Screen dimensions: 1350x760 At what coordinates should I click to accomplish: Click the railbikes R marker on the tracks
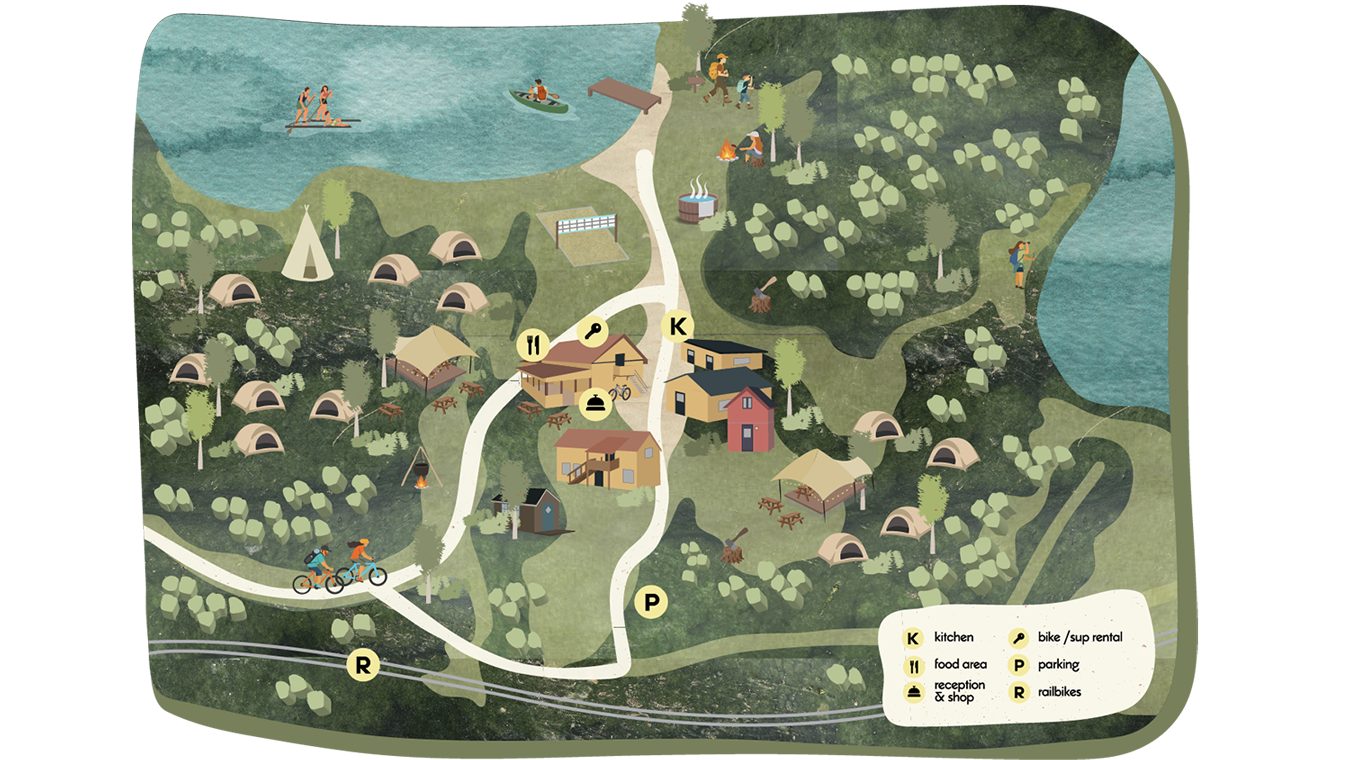[x=362, y=666]
